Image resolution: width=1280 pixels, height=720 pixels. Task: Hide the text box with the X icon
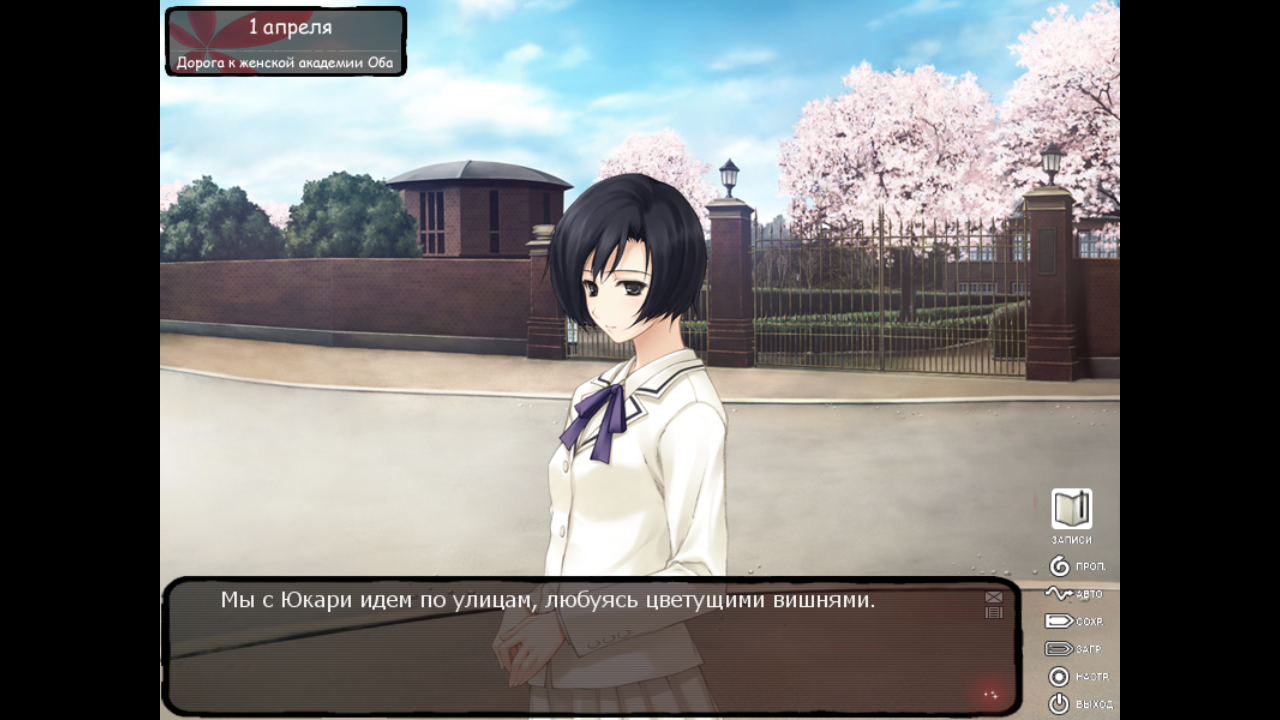(x=993, y=597)
